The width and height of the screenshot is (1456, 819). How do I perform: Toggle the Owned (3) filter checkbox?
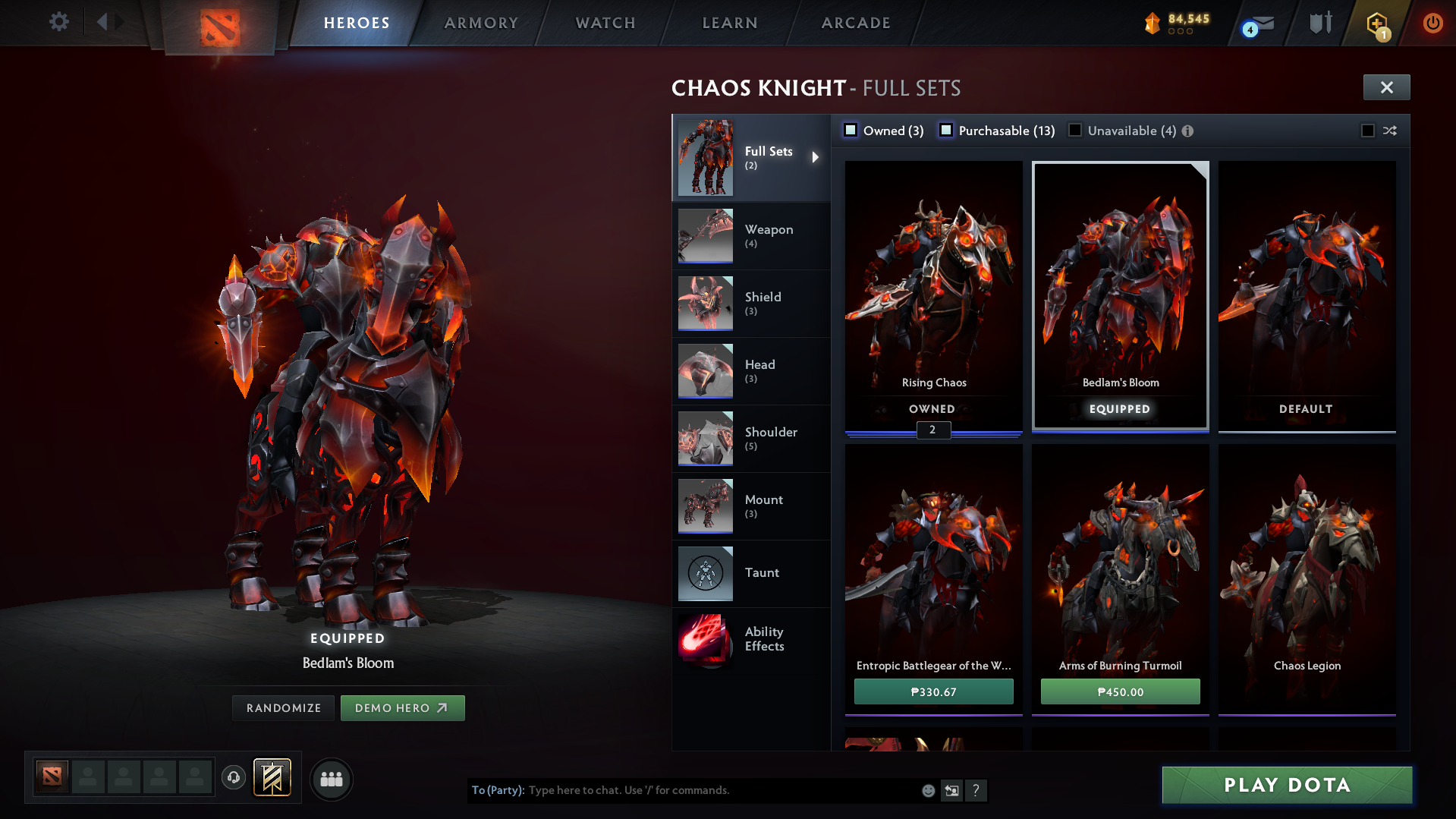(851, 130)
